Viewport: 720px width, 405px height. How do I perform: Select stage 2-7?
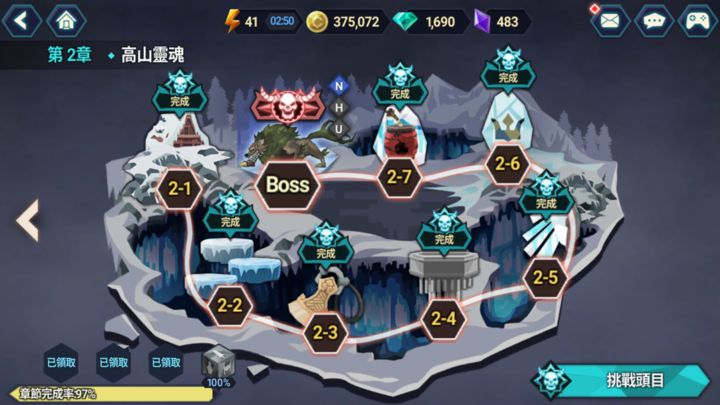pos(399,177)
